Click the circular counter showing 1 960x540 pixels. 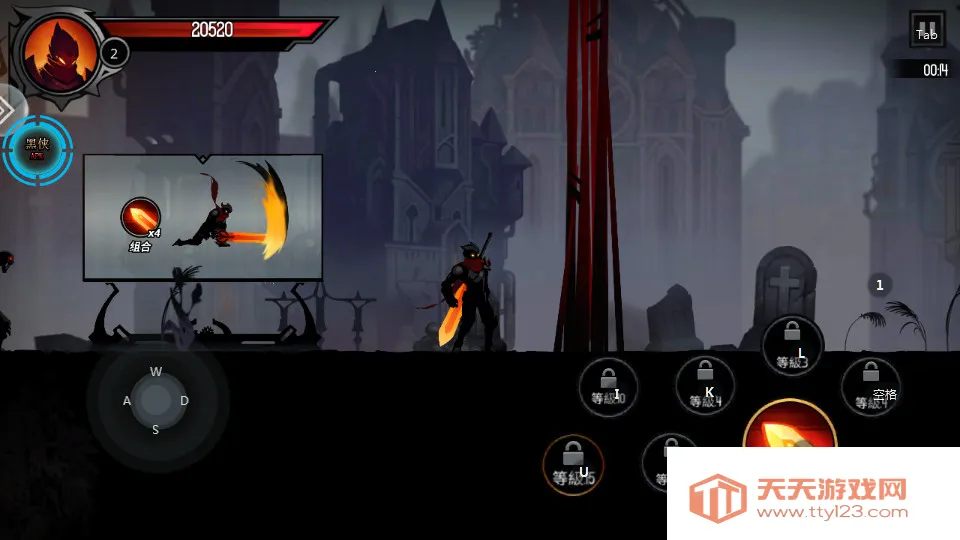(880, 285)
